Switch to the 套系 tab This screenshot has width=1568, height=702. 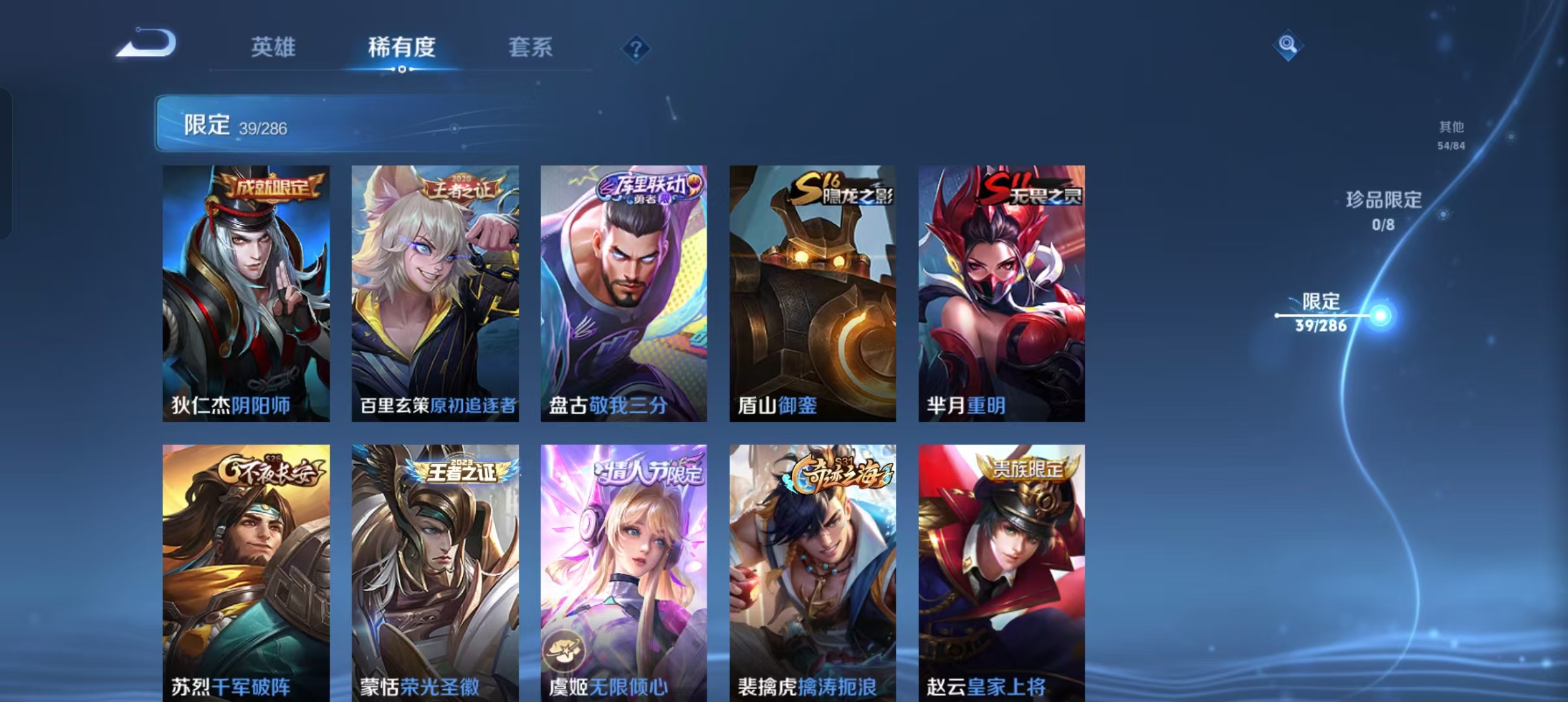[532, 47]
